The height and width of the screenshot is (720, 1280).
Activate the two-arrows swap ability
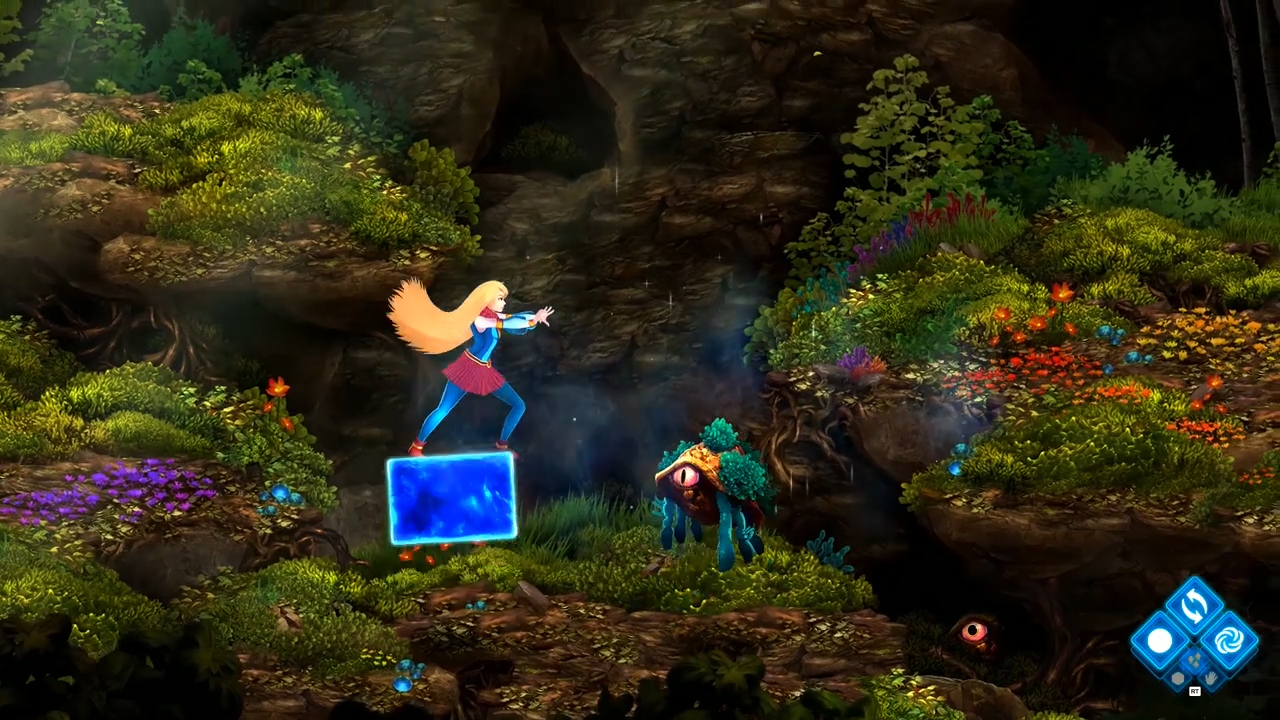(1194, 606)
